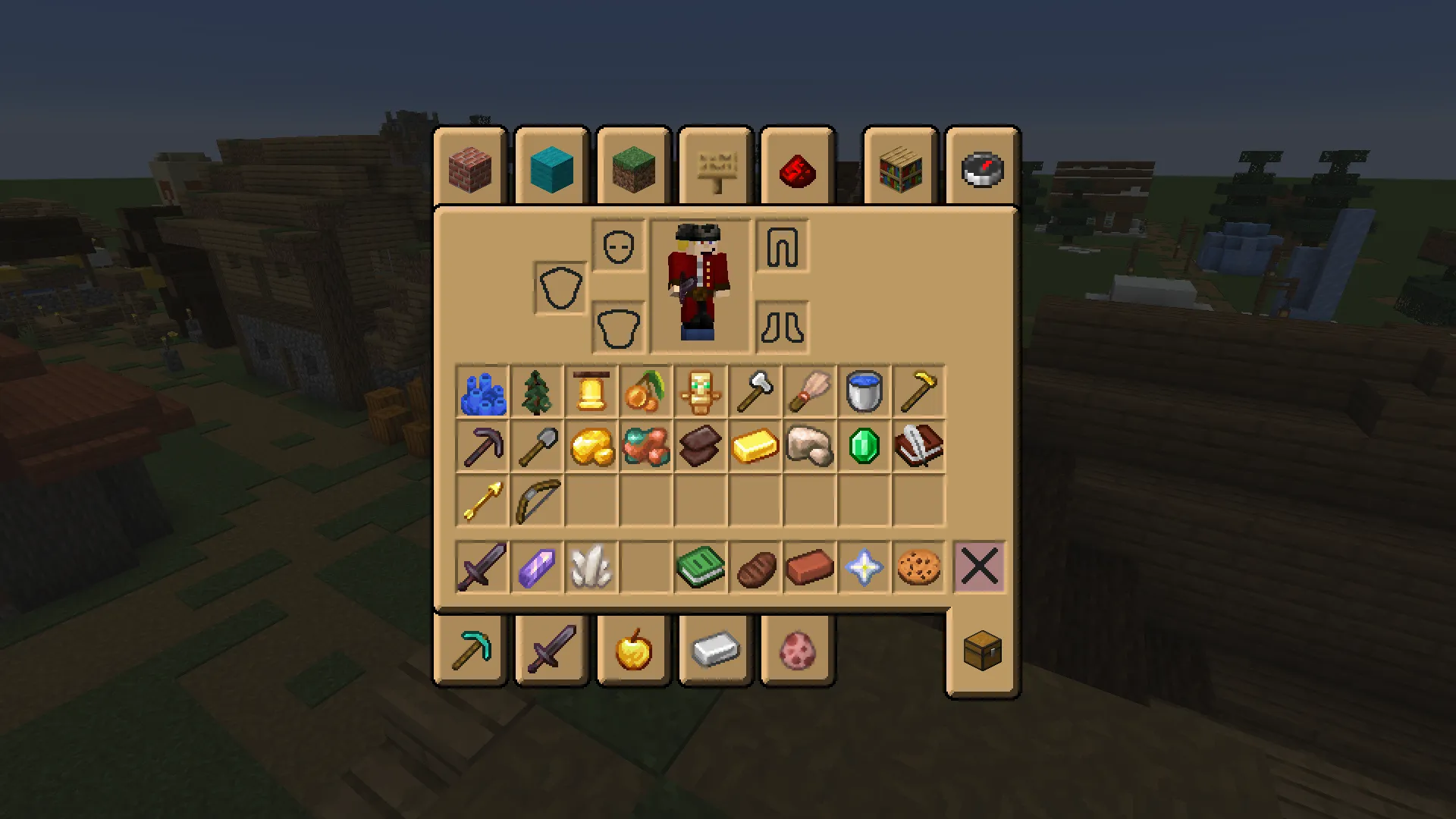Select the gold ingot
This screenshot has height=819, width=1456.
(755, 446)
